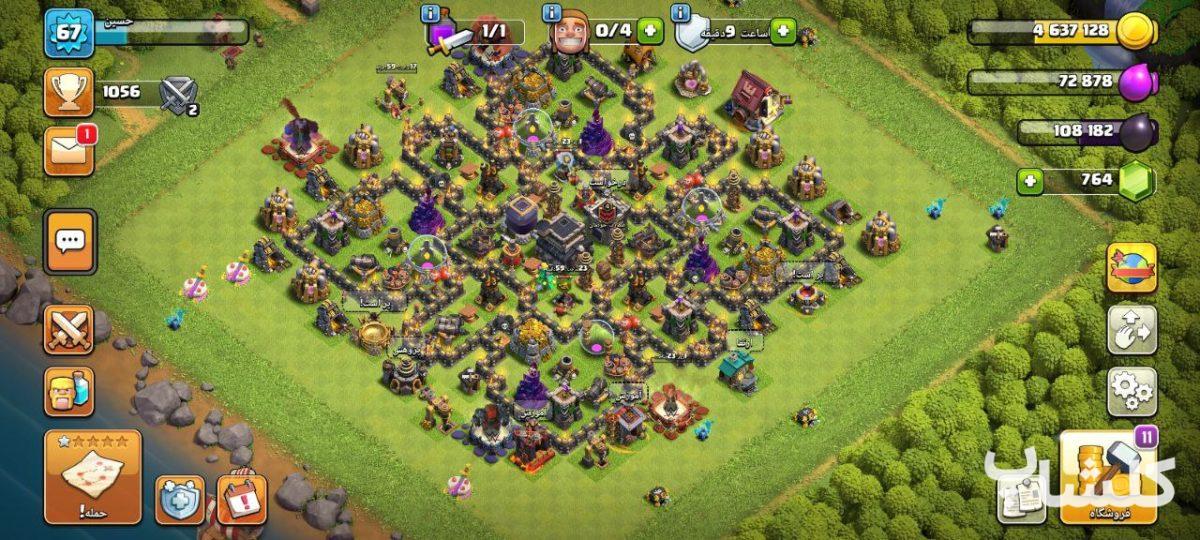
Task: Show info for the shield timer
Action: pyautogui.click(x=681, y=13)
